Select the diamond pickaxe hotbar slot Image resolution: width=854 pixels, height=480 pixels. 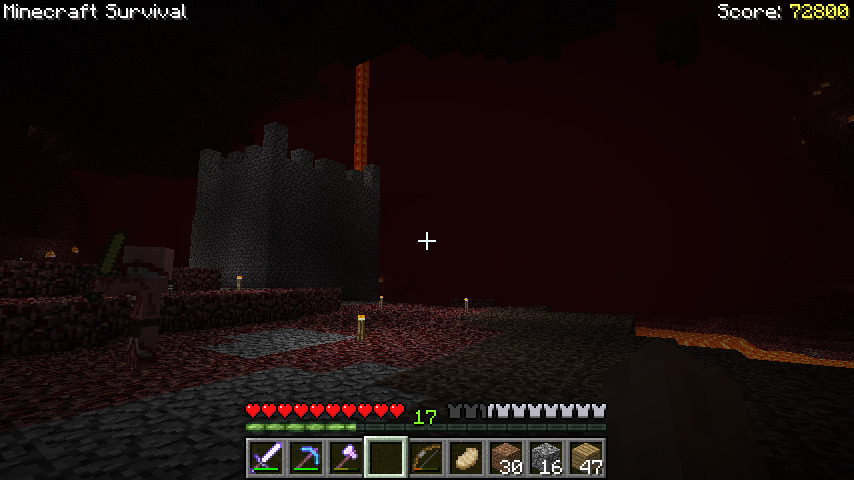coord(306,458)
